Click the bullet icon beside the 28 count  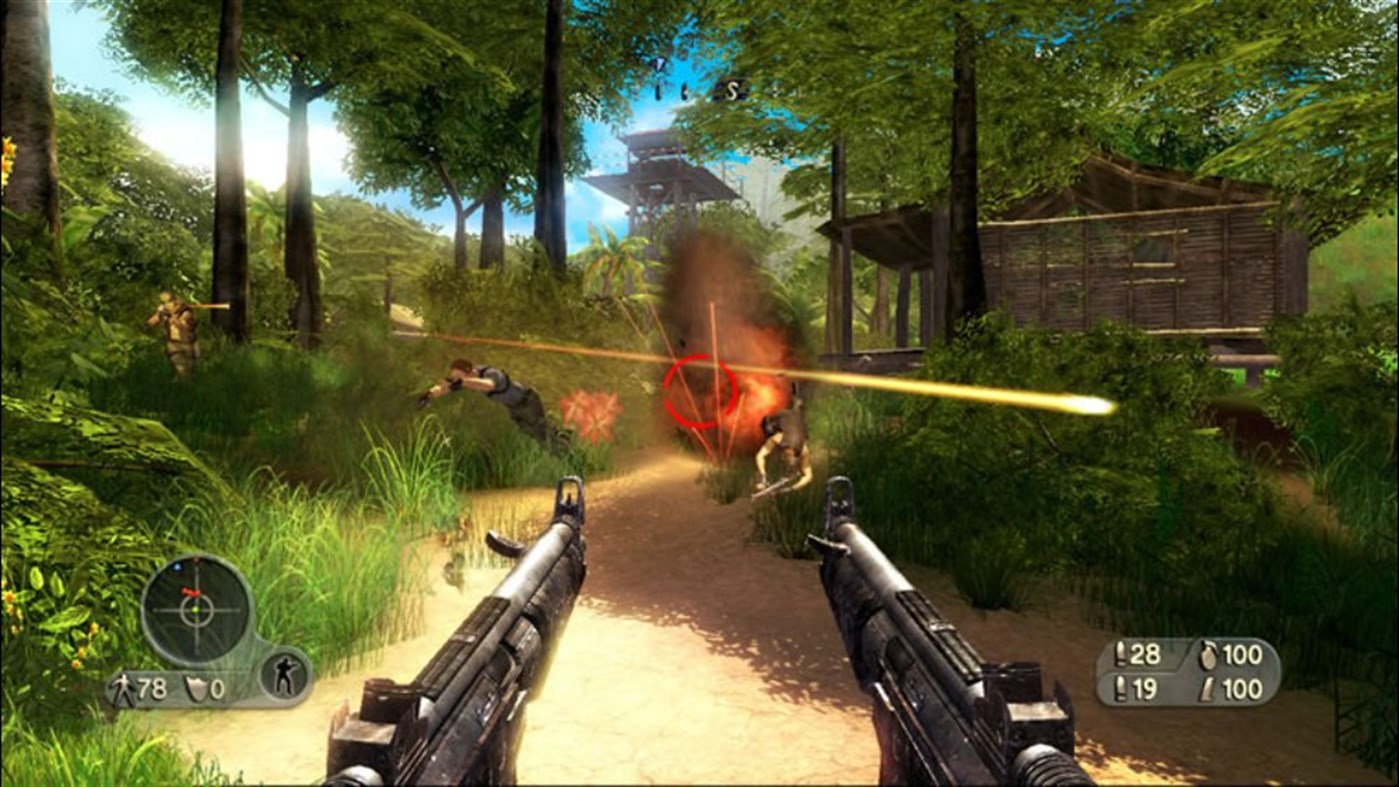[x=1120, y=654]
